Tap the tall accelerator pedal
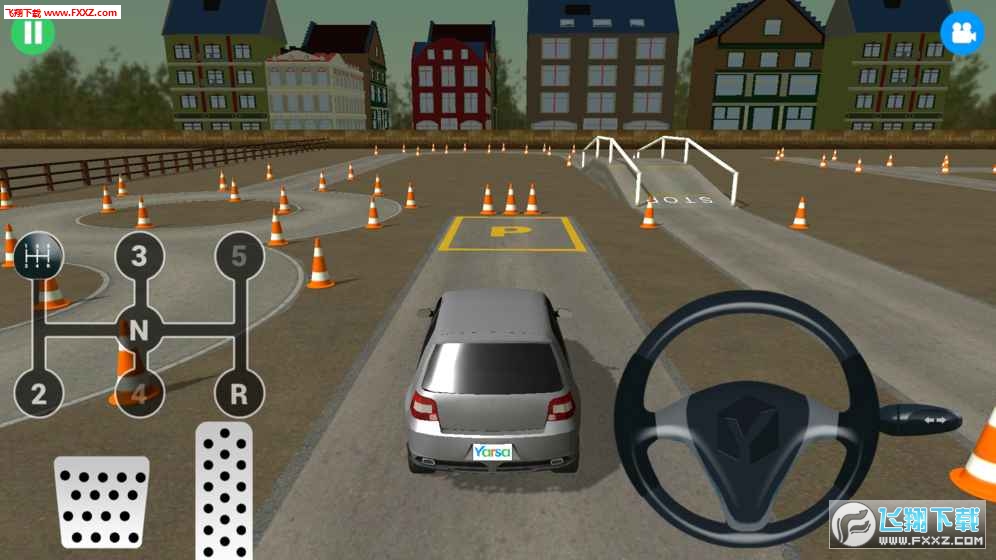Viewport: 996px width, 560px height. pos(224,490)
